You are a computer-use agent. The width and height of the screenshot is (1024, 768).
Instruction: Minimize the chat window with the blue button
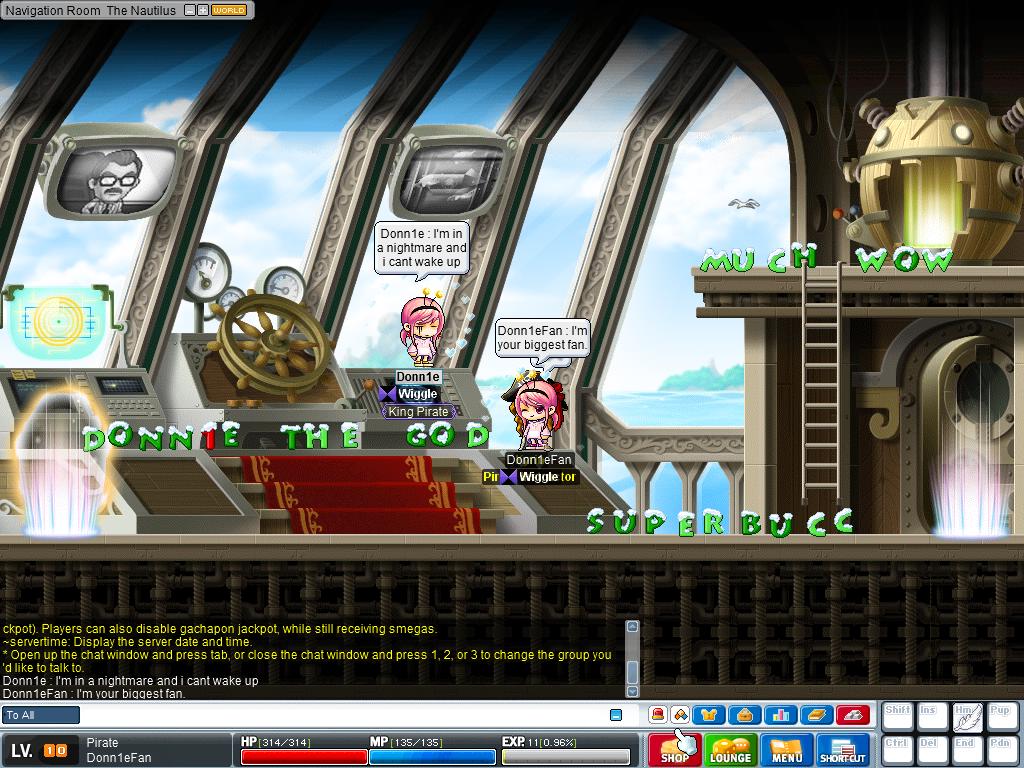(x=616, y=715)
